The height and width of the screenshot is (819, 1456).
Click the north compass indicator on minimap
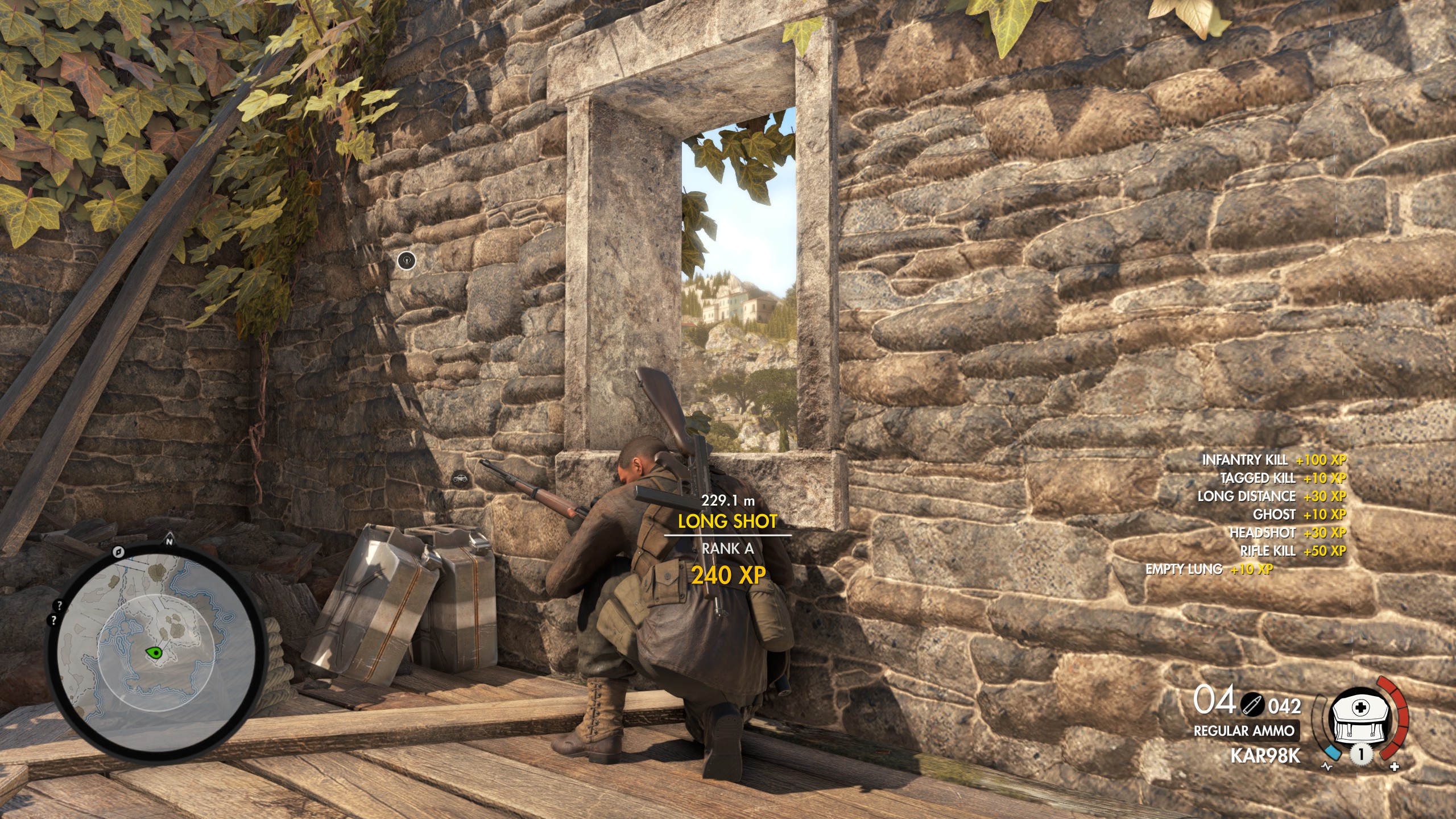point(169,541)
